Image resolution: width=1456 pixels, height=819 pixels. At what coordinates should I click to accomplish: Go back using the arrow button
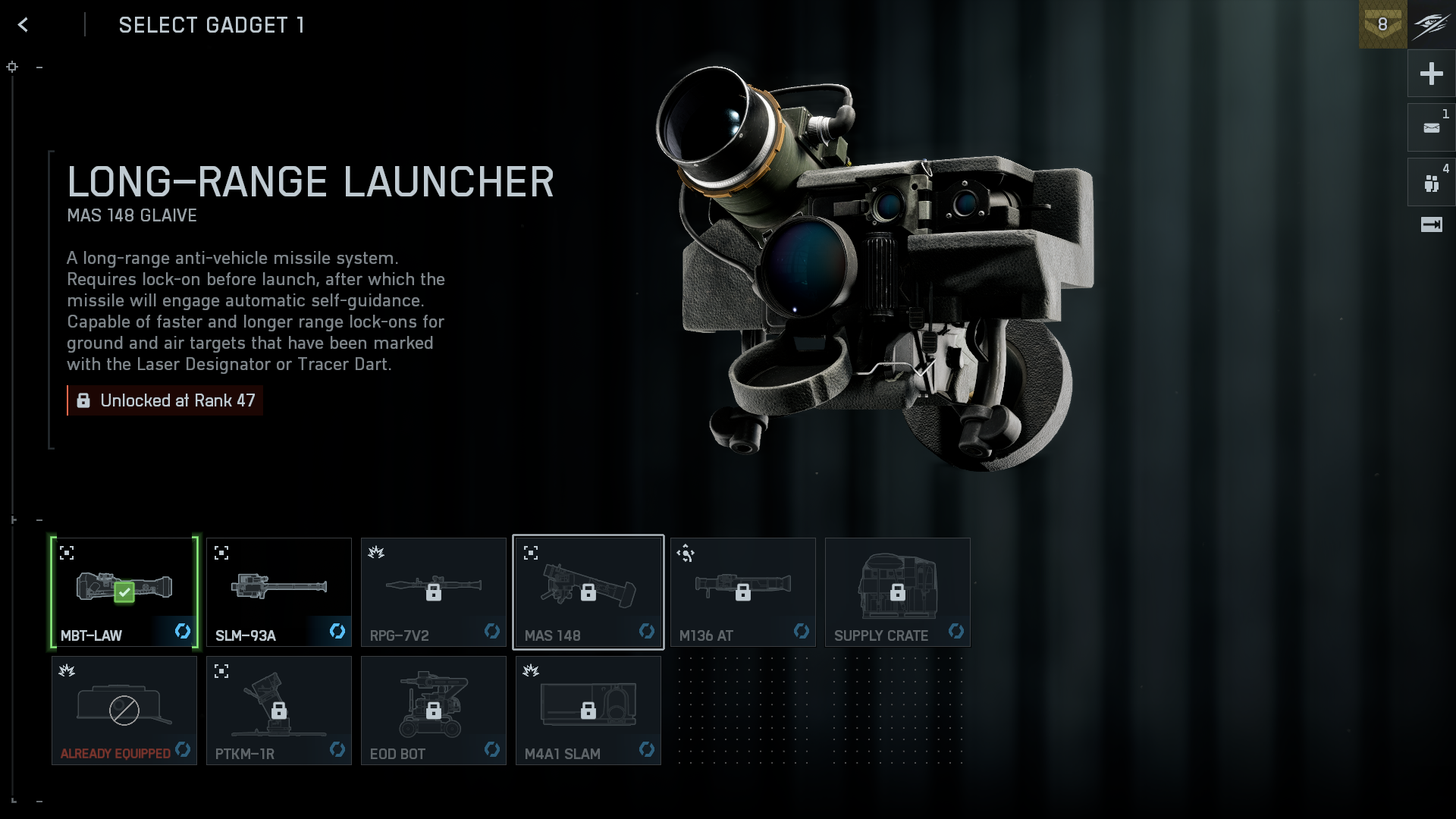pos(24,25)
